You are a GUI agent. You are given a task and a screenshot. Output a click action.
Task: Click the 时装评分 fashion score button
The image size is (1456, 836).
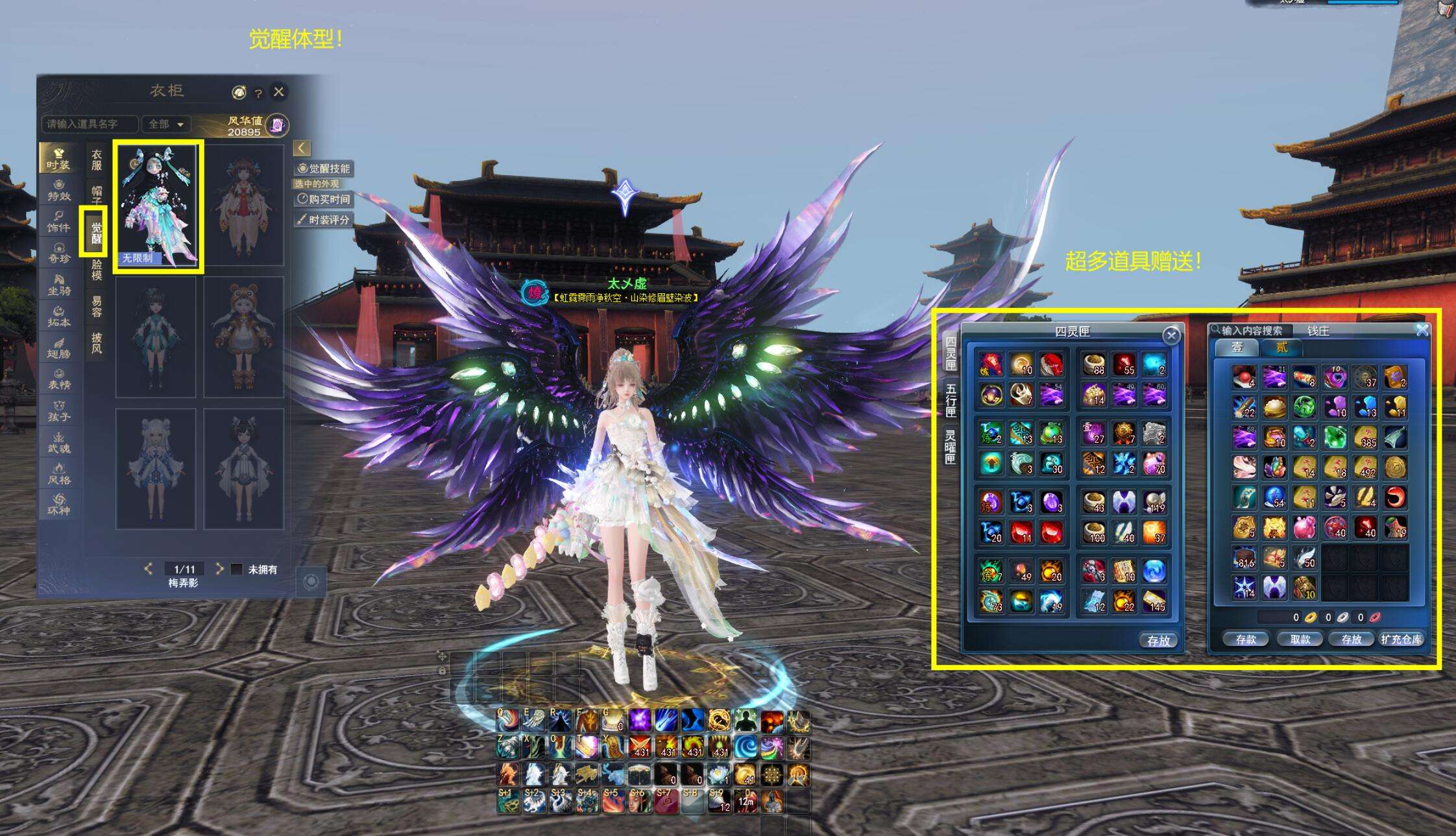(324, 220)
